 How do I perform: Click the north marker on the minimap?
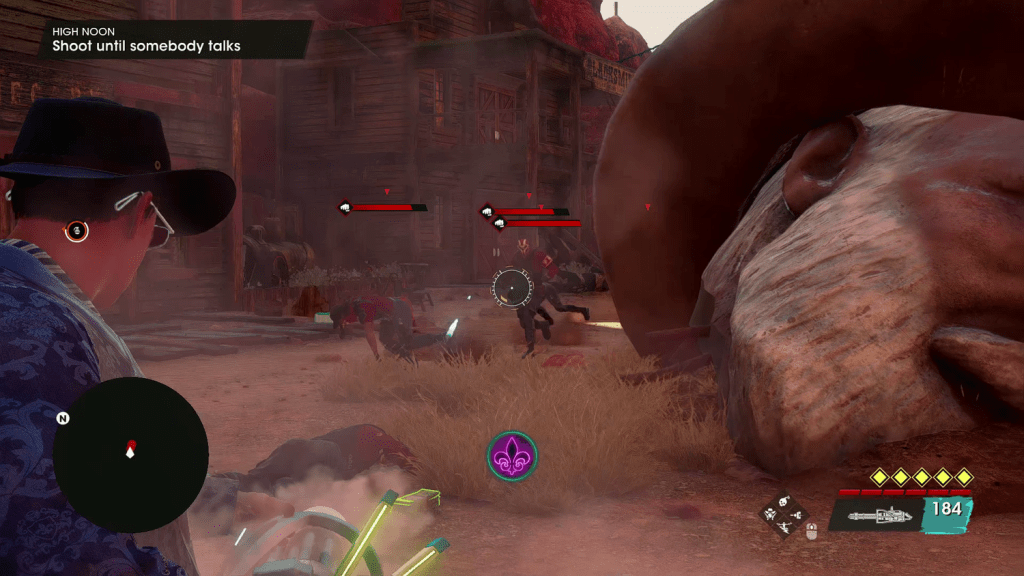click(63, 418)
